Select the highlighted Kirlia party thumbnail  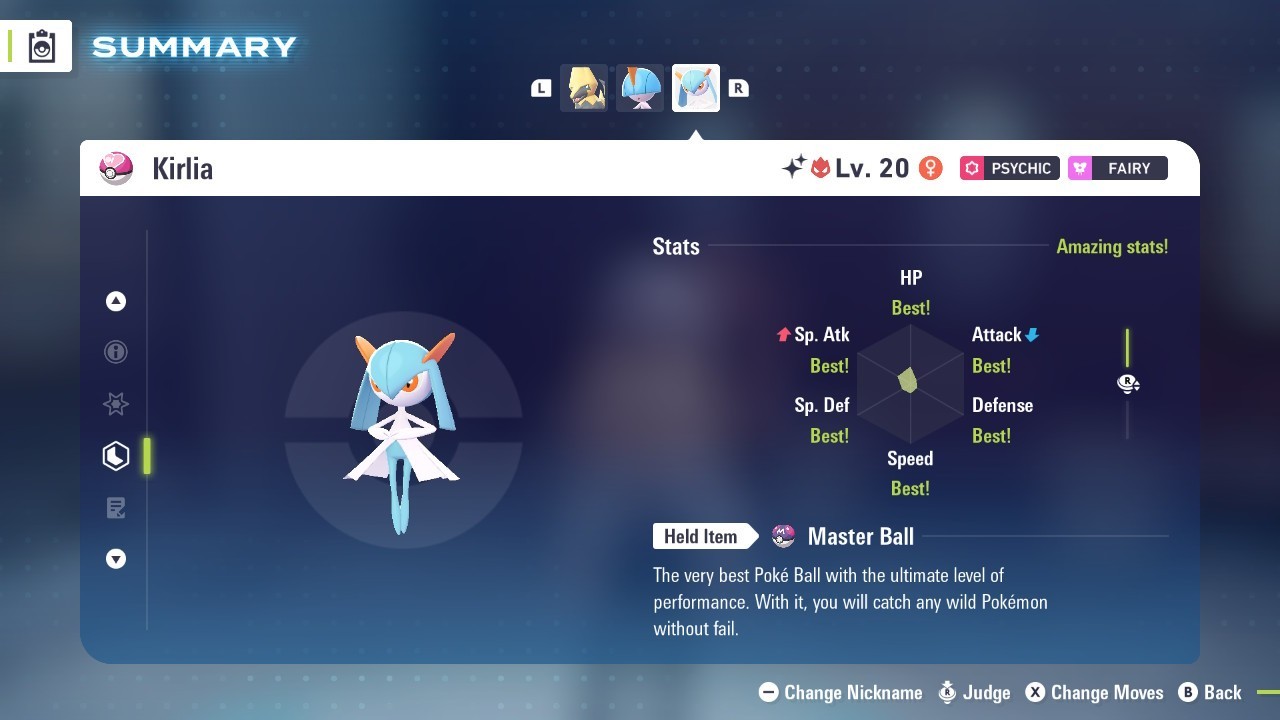(696, 88)
